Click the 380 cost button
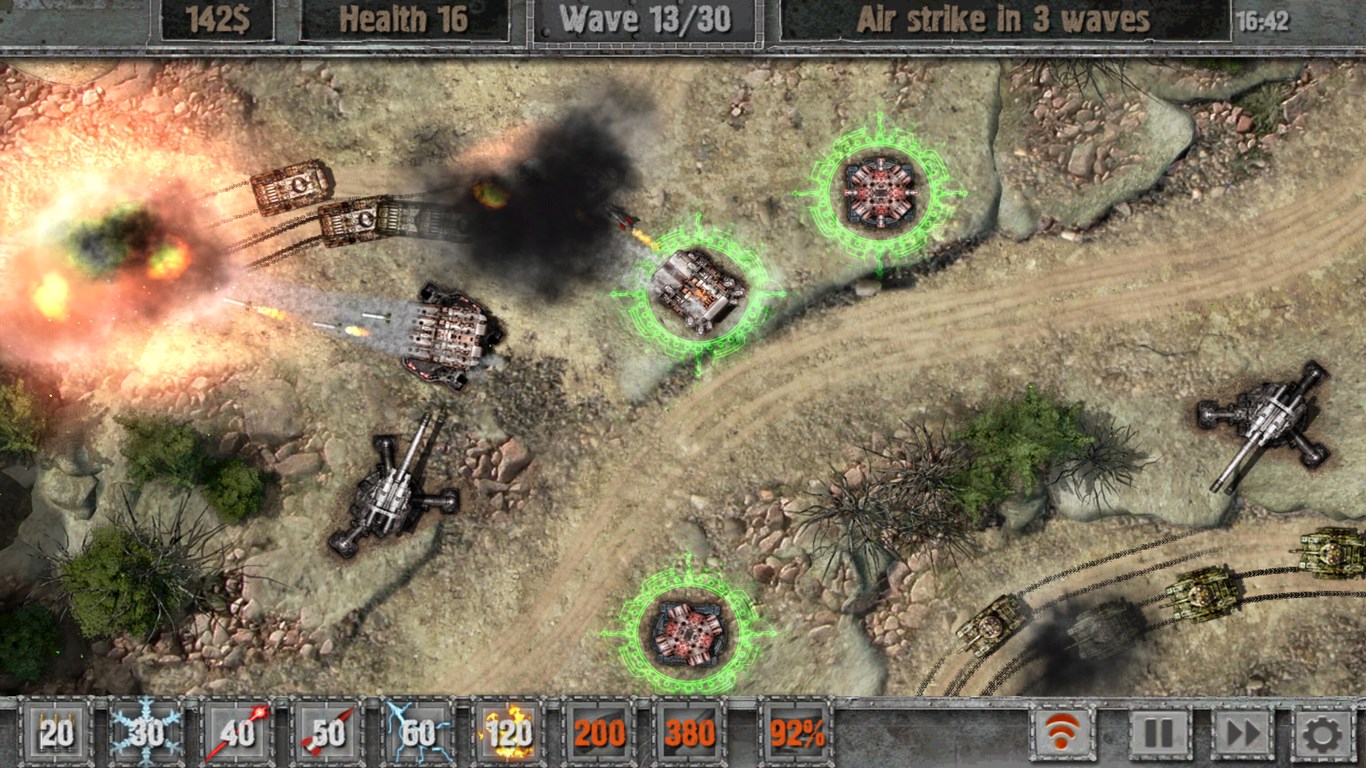This screenshot has height=768, width=1366. 690,733
